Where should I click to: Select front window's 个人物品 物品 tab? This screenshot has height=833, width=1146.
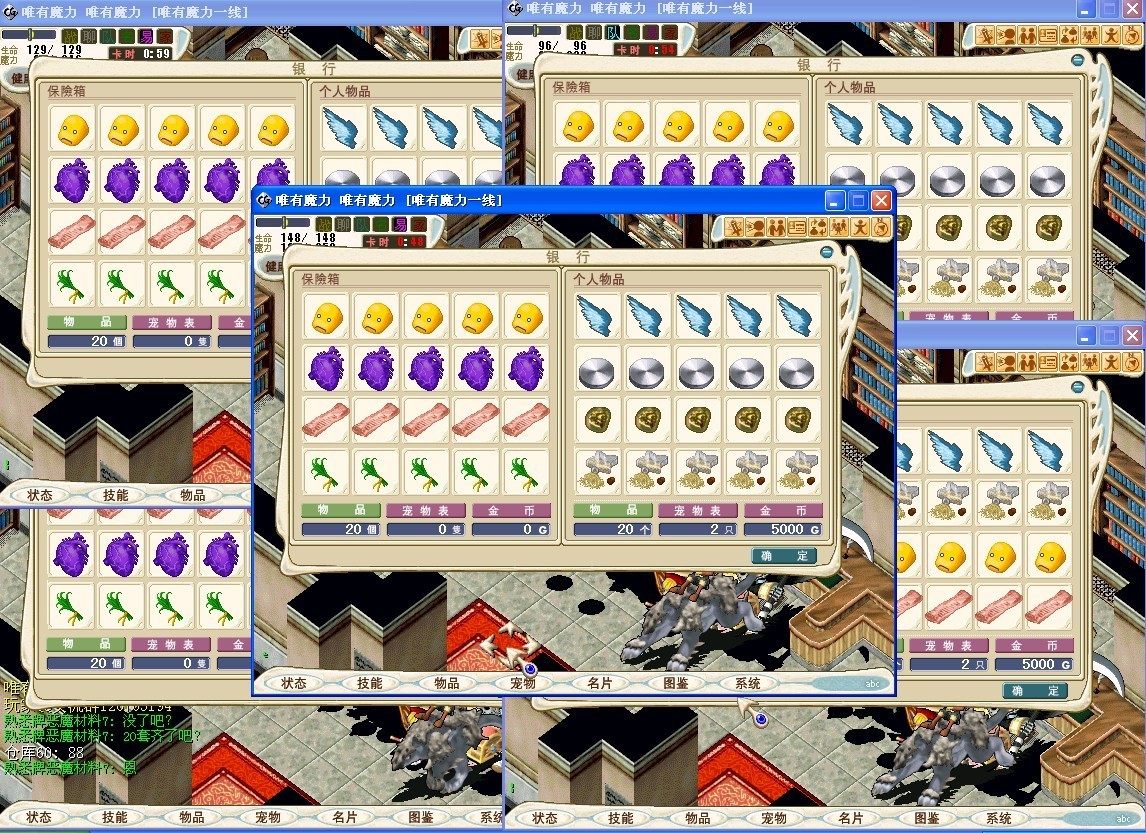click(612, 510)
